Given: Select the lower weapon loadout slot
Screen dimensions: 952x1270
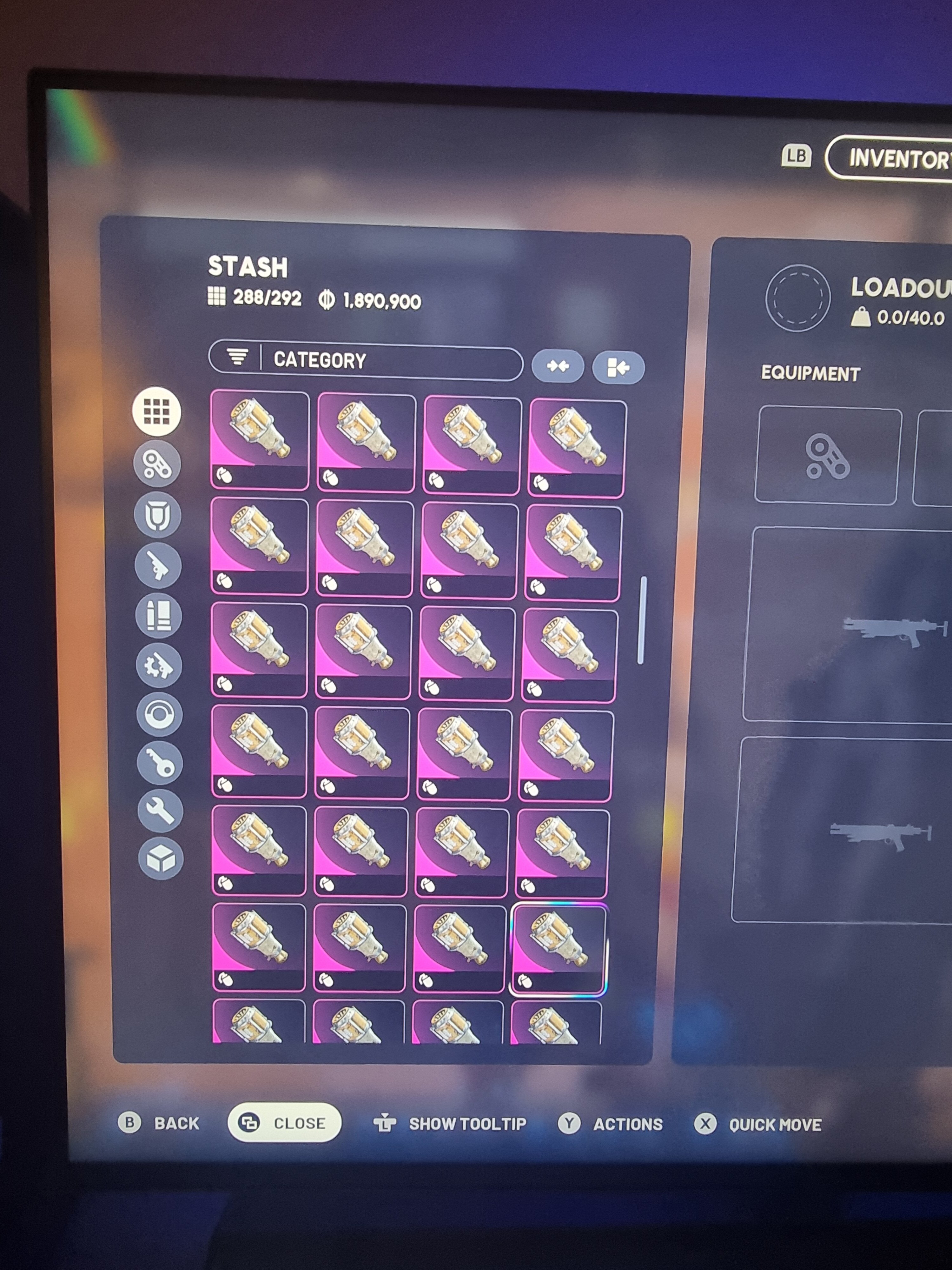Looking at the screenshot, I should click(843, 830).
